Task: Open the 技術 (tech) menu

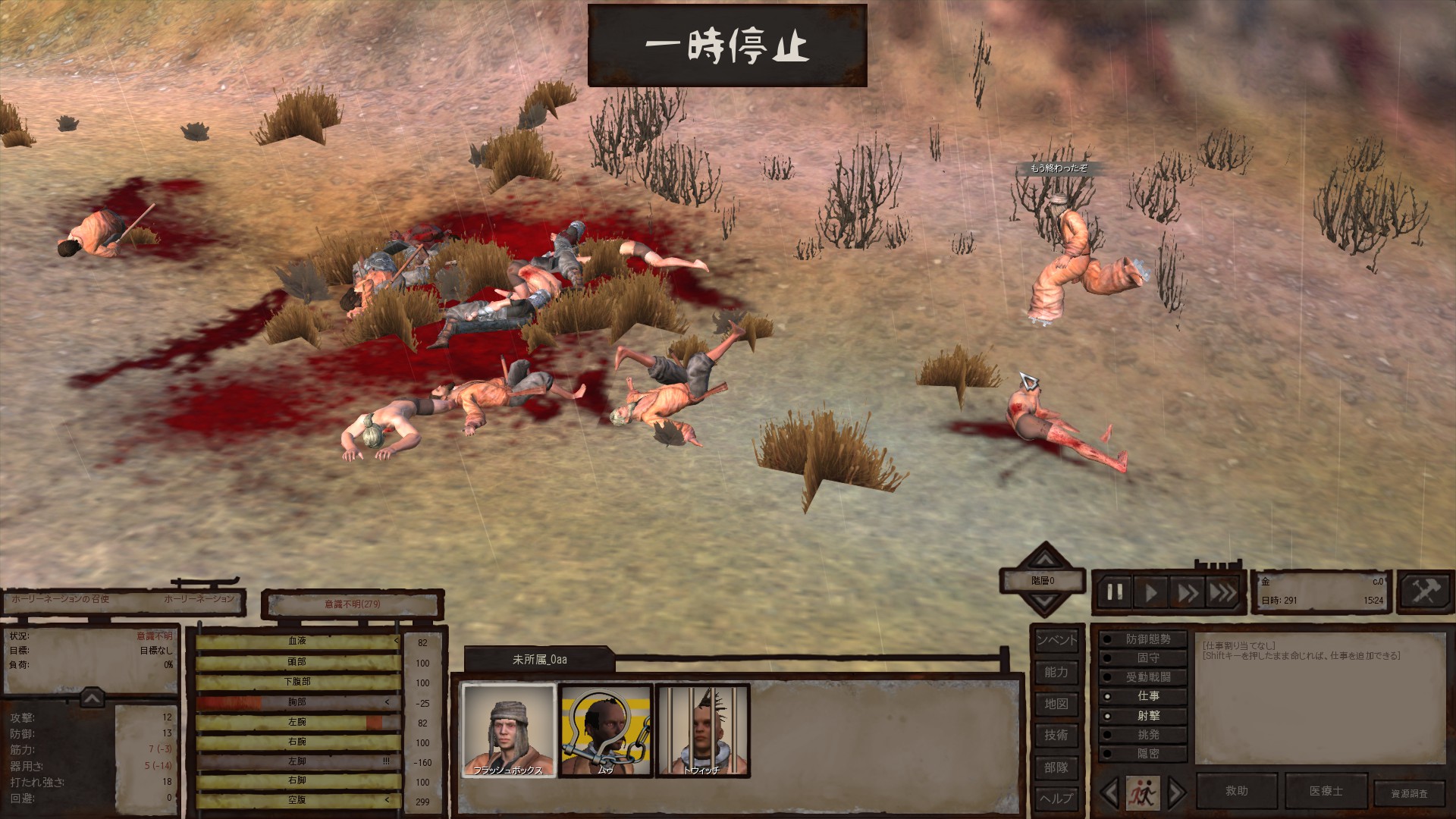Action: tap(1056, 735)
